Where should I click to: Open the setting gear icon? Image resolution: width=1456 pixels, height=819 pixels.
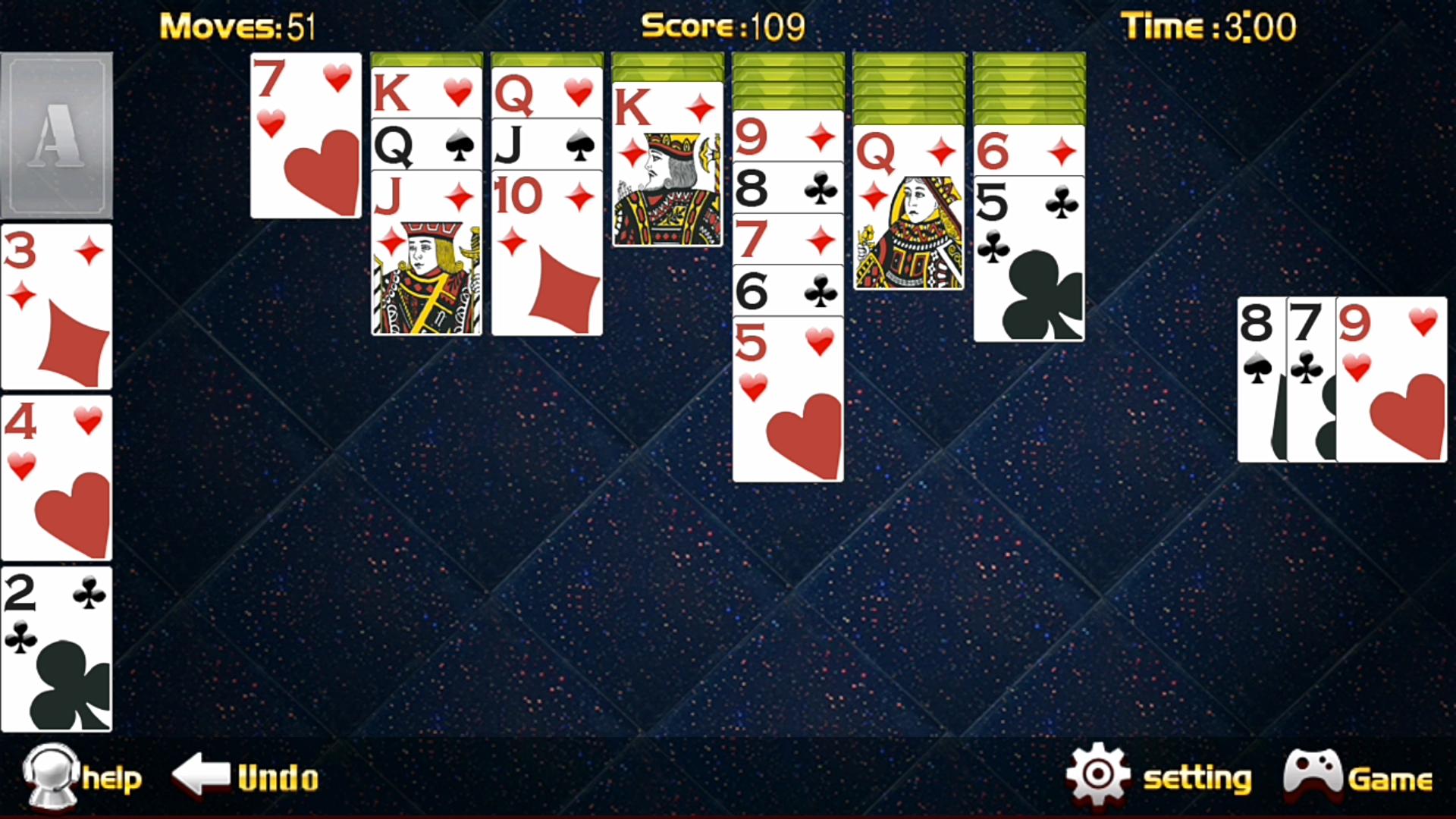pos(1098,773)
